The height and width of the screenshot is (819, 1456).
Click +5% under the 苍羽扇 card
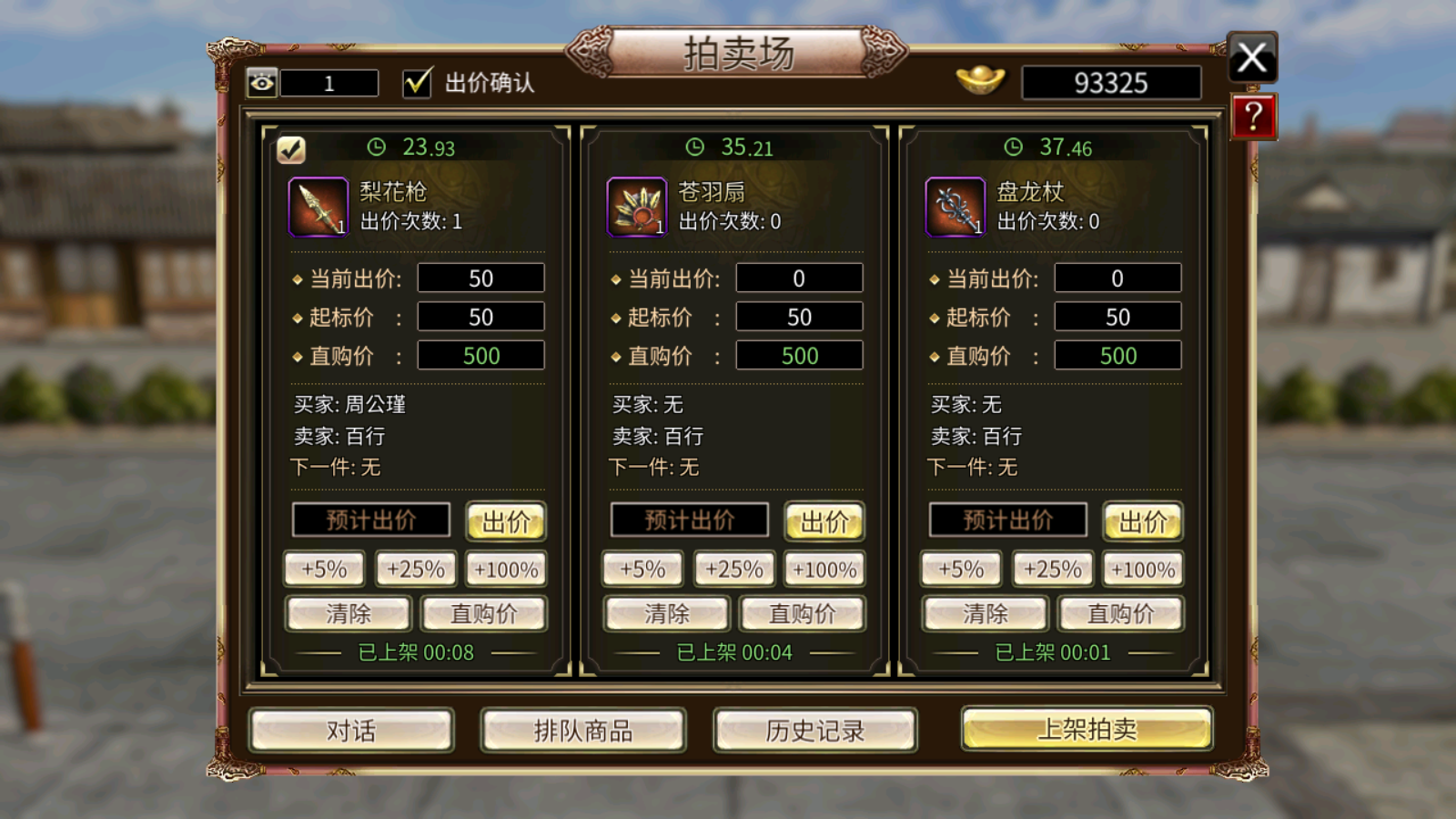coord(642,568)
